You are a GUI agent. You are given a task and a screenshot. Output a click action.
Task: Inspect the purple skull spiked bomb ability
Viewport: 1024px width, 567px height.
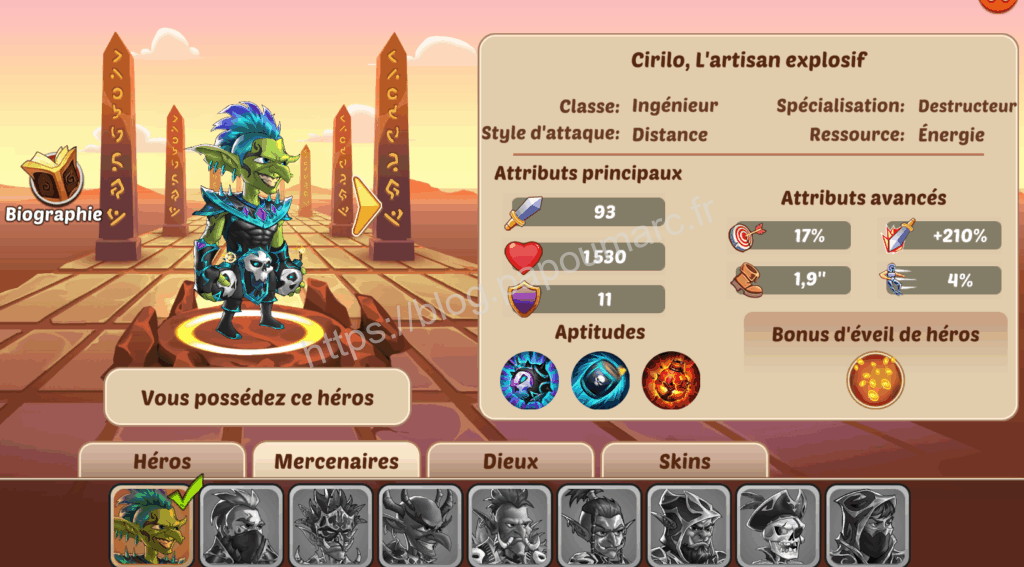(529, 380)
